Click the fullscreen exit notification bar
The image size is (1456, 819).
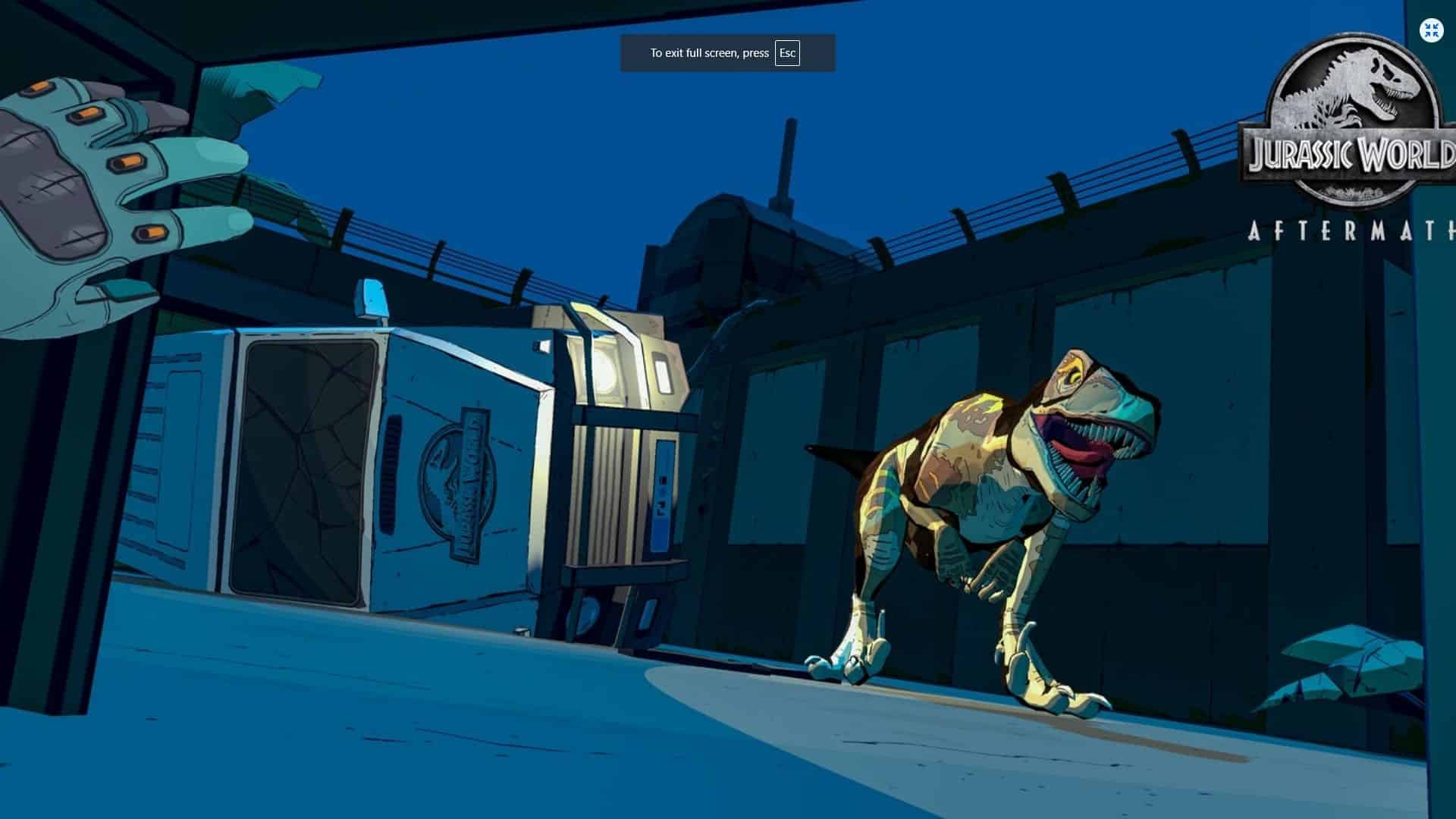point(726,53)
